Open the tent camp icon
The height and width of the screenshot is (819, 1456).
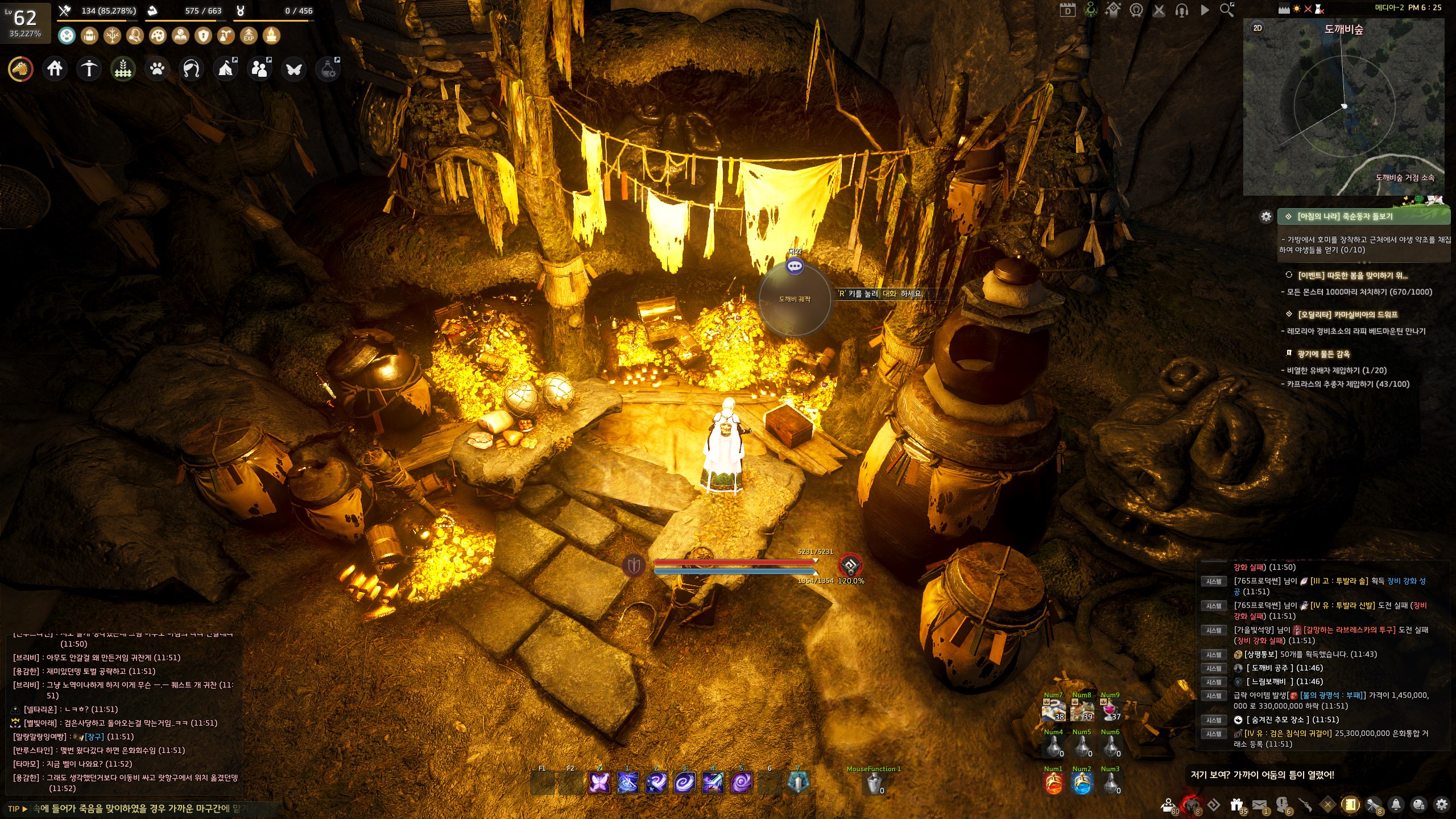pos(226,69)
